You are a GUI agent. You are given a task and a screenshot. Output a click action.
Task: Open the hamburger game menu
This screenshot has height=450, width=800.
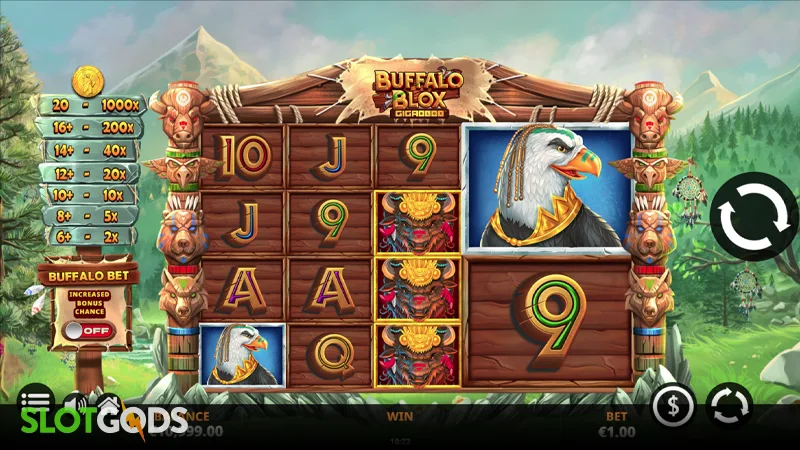click(x=35, y=398)
